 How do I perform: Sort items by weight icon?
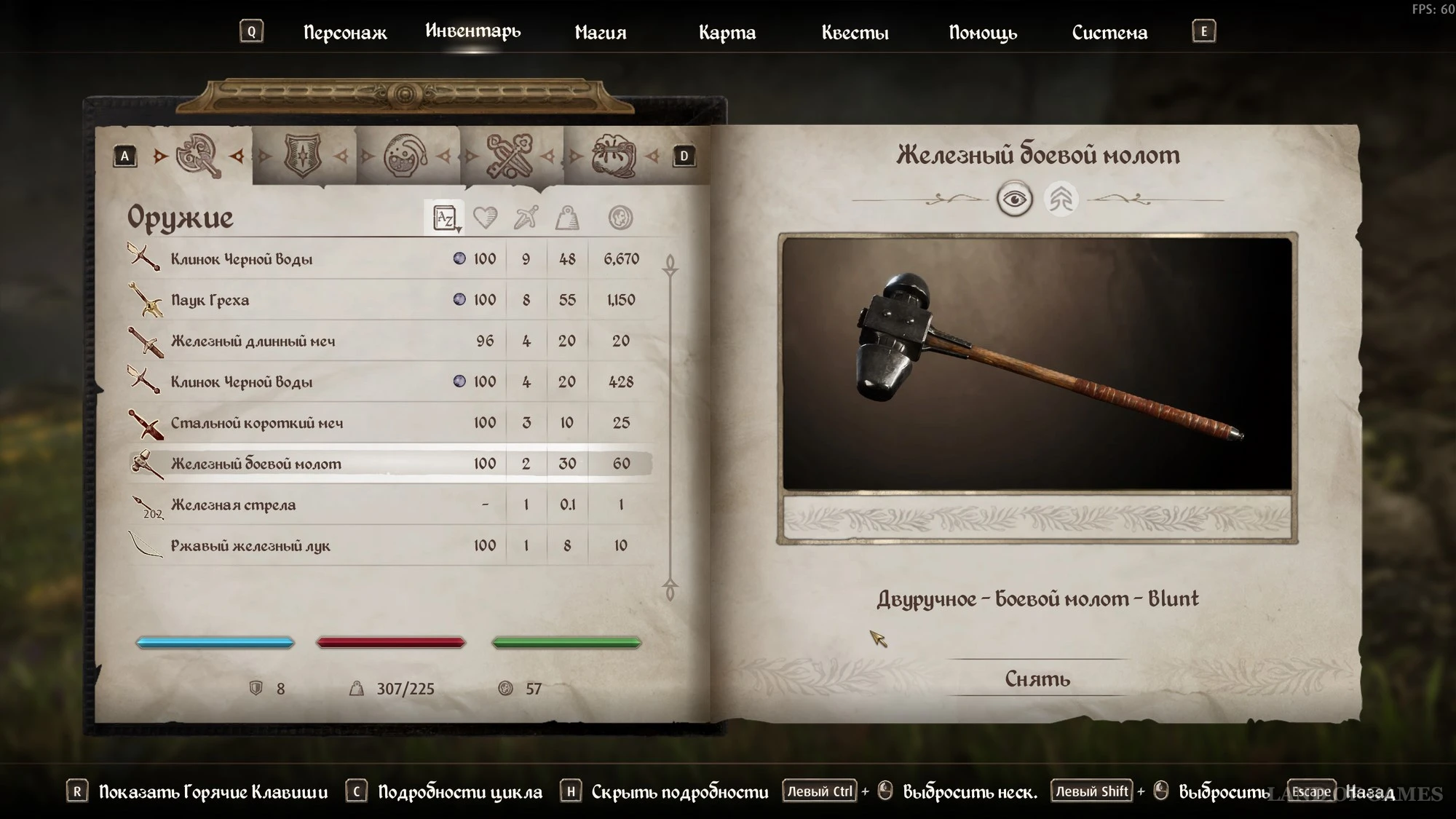[567, 218]
